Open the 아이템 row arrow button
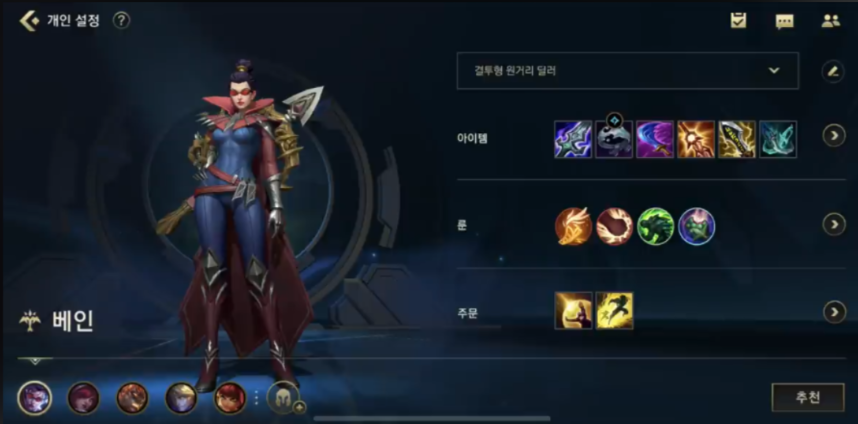This screenshot has width=858, height=424. click(834, 135)
